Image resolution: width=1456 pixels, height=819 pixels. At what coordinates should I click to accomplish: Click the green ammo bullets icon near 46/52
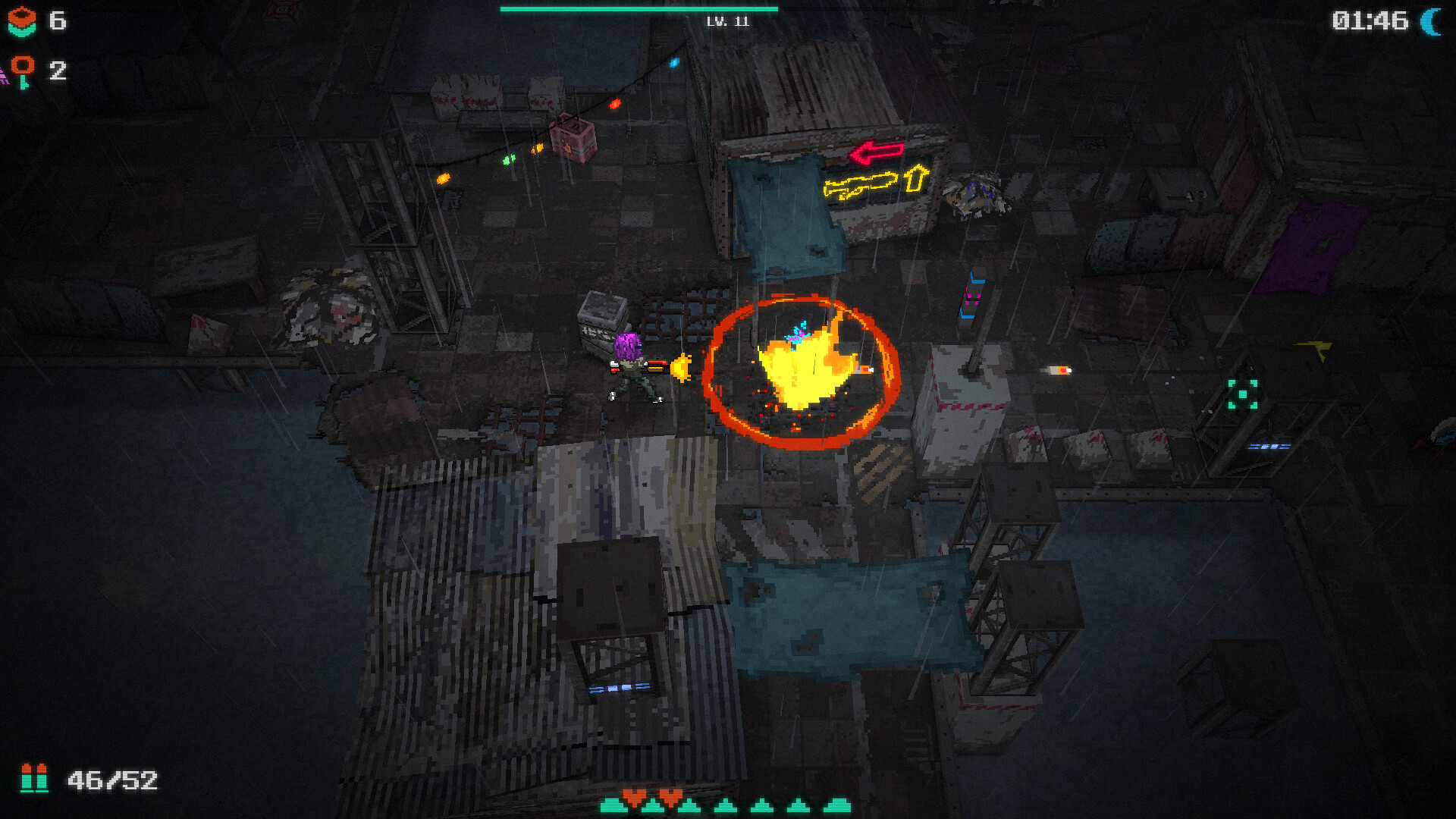pyautogui.click(x=34, y=777)
